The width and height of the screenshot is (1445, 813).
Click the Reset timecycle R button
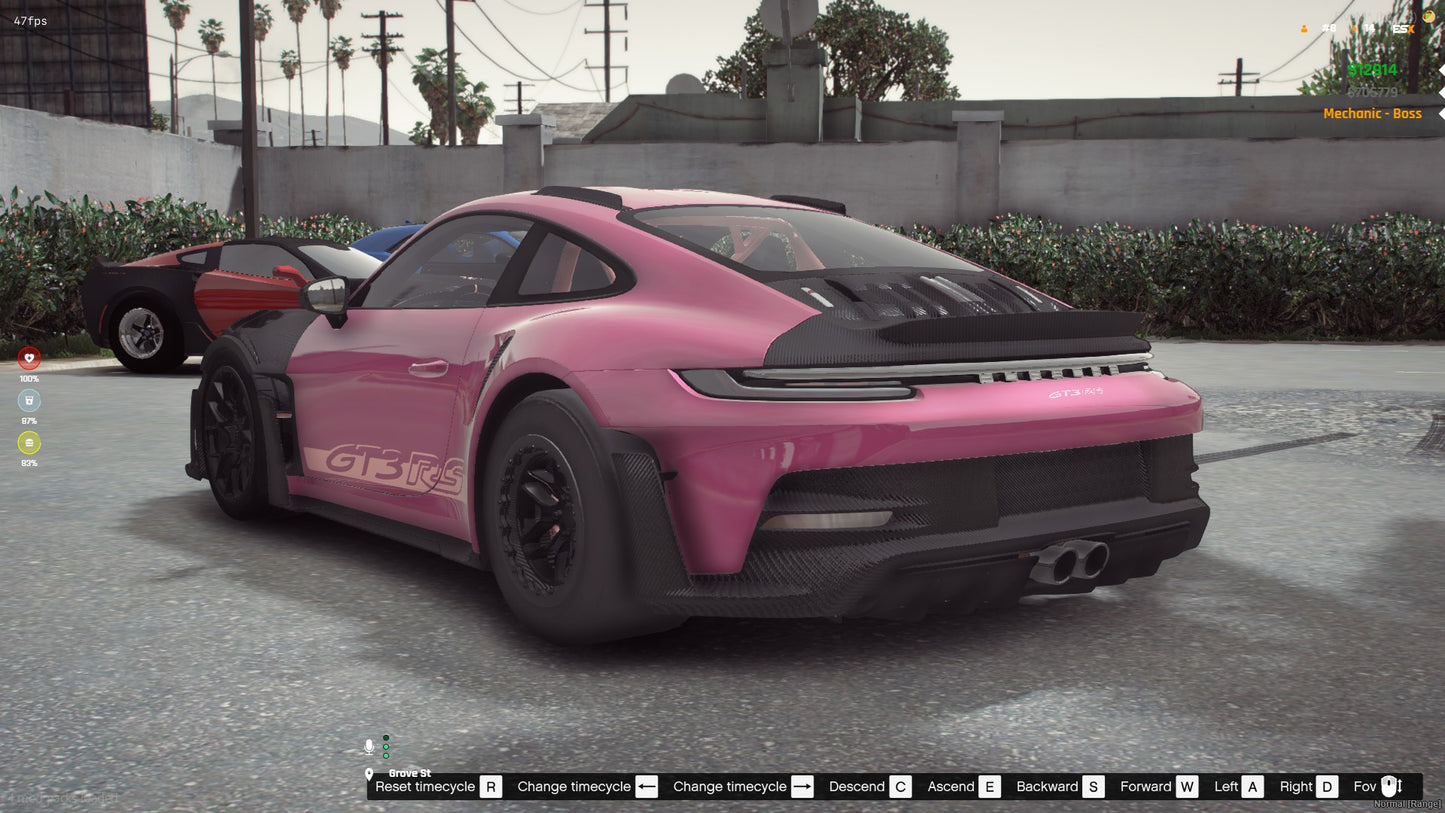coord(490,787)
